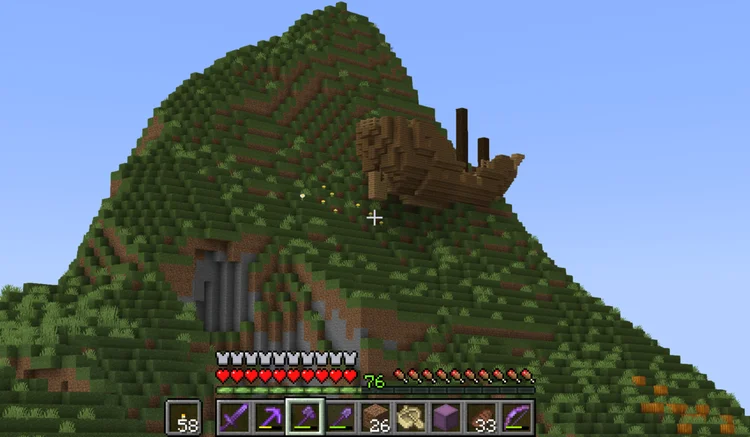Switch to the enchanted shovel slot
This screenshot has height=437, width=750.
click(x=340, y=417)
